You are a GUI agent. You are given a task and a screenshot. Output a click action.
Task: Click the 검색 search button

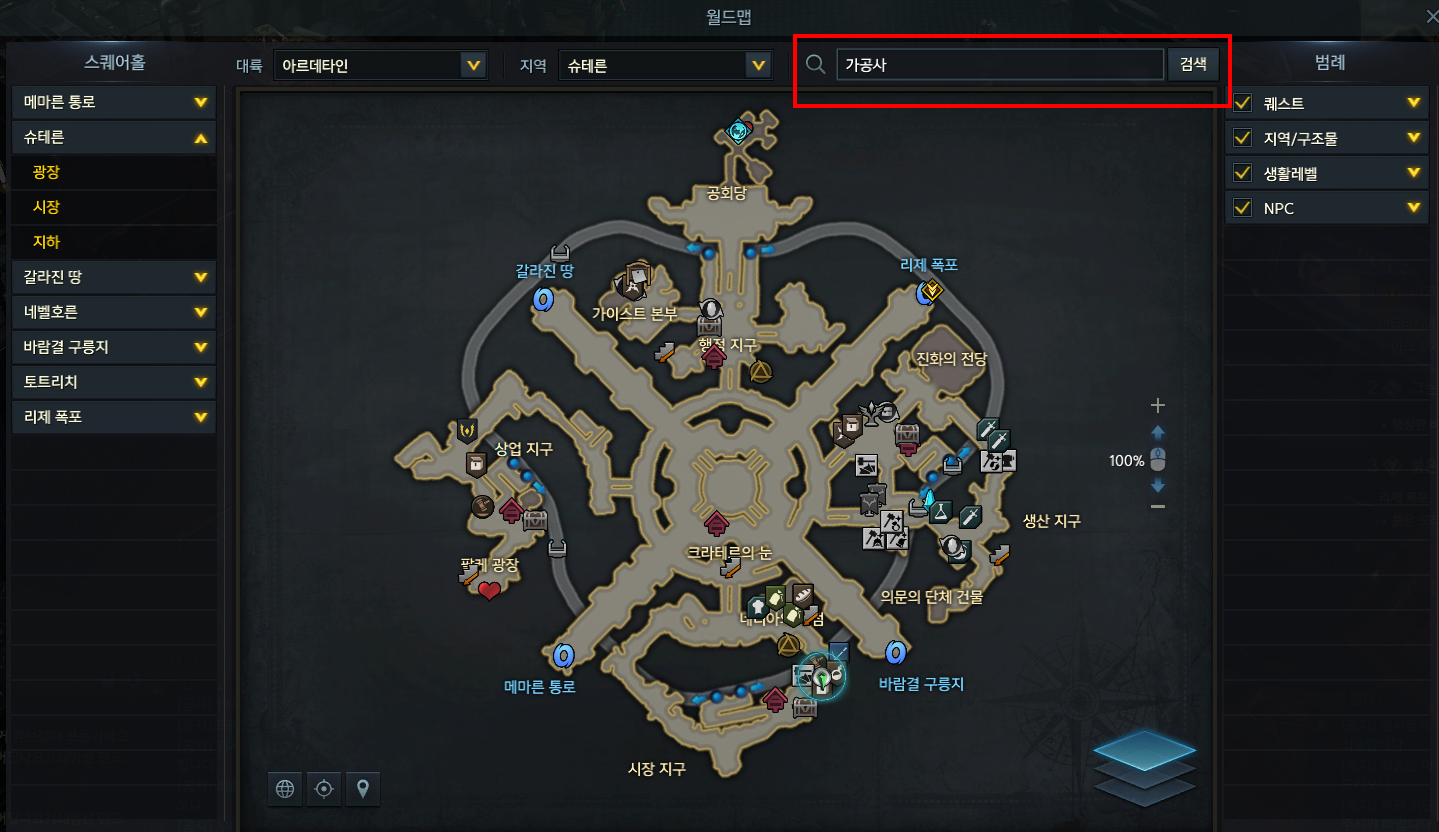click(1193, 65)
